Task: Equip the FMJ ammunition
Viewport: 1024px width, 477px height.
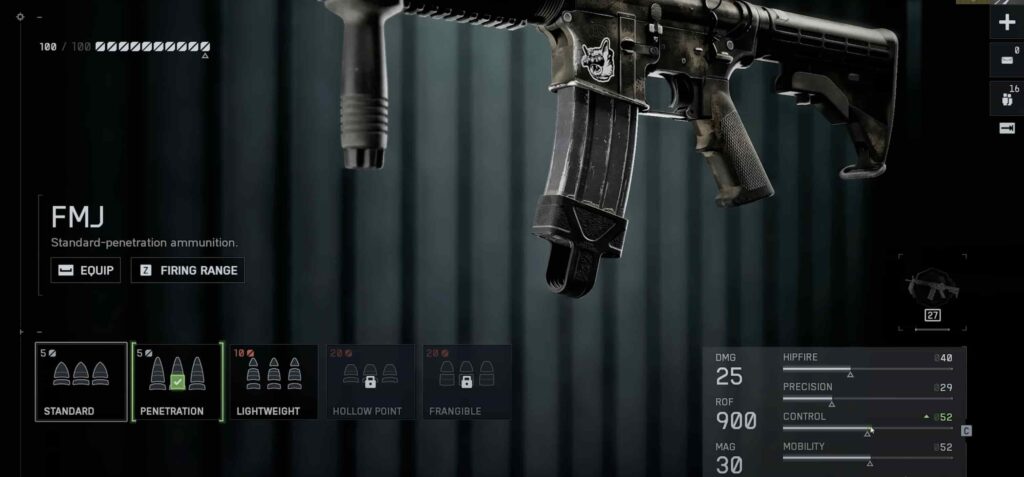Action: (x=85, y=270)
